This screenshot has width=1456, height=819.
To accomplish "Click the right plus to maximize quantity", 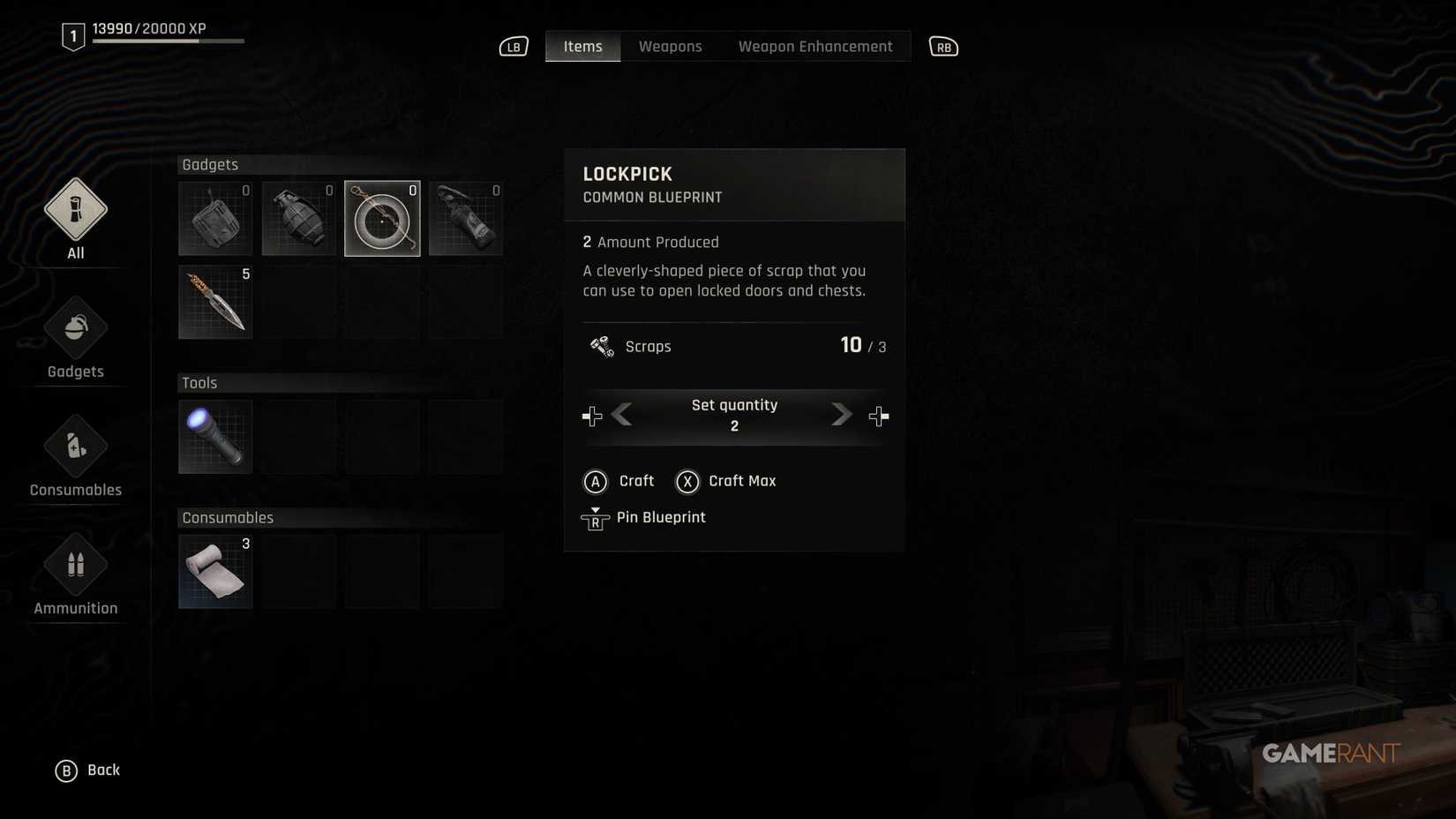I will click(878, 415).
